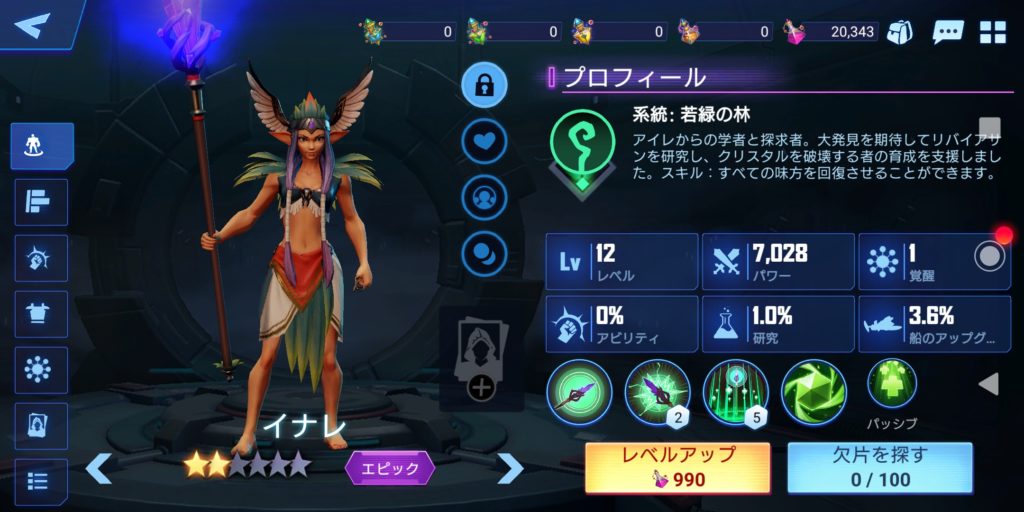Click the yellow レベルアップ button
The width and height of the screenshot is (1024, 512).
click(678, 467)
